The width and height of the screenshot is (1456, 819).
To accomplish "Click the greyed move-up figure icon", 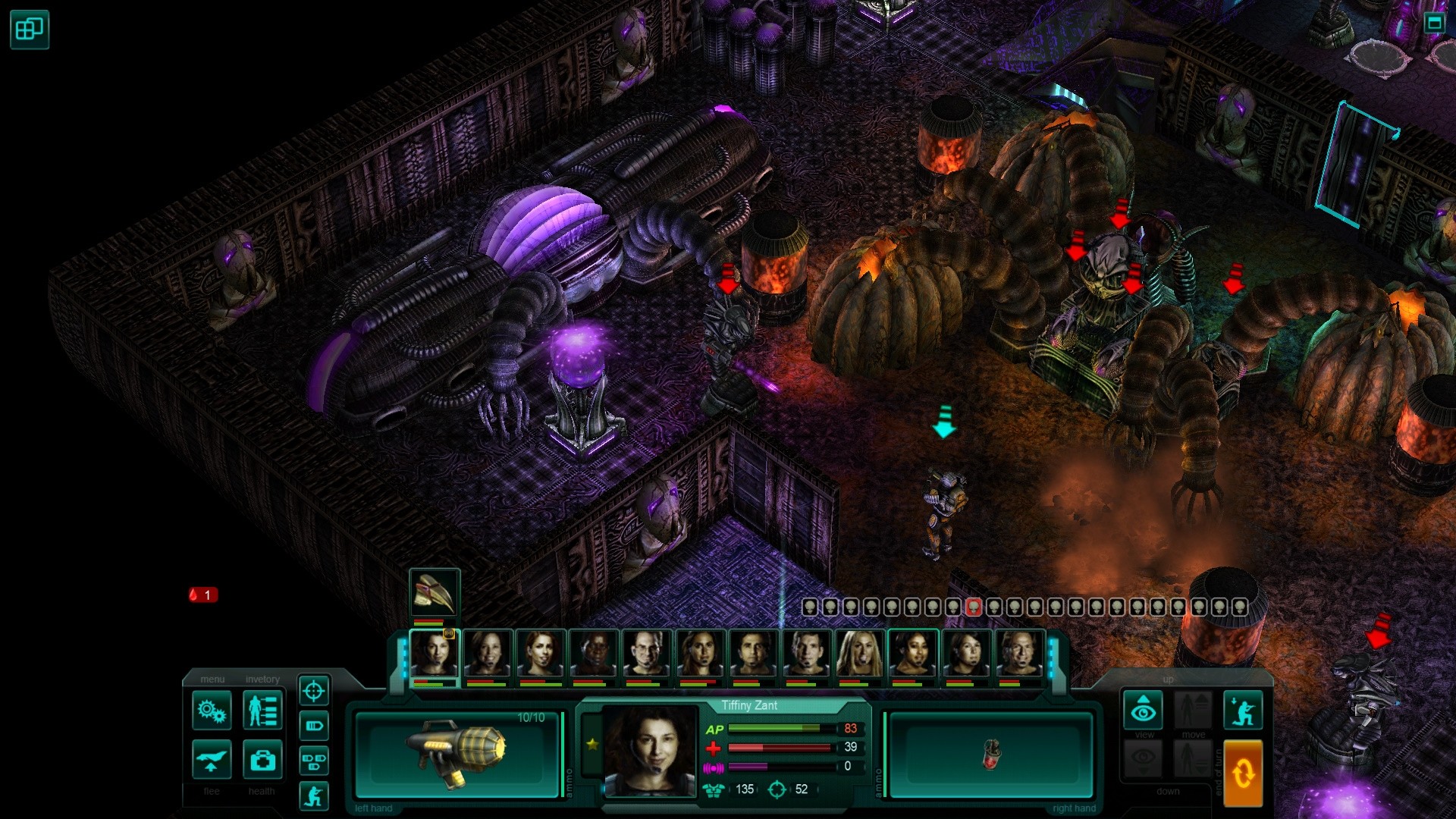I will (1193, 710).
